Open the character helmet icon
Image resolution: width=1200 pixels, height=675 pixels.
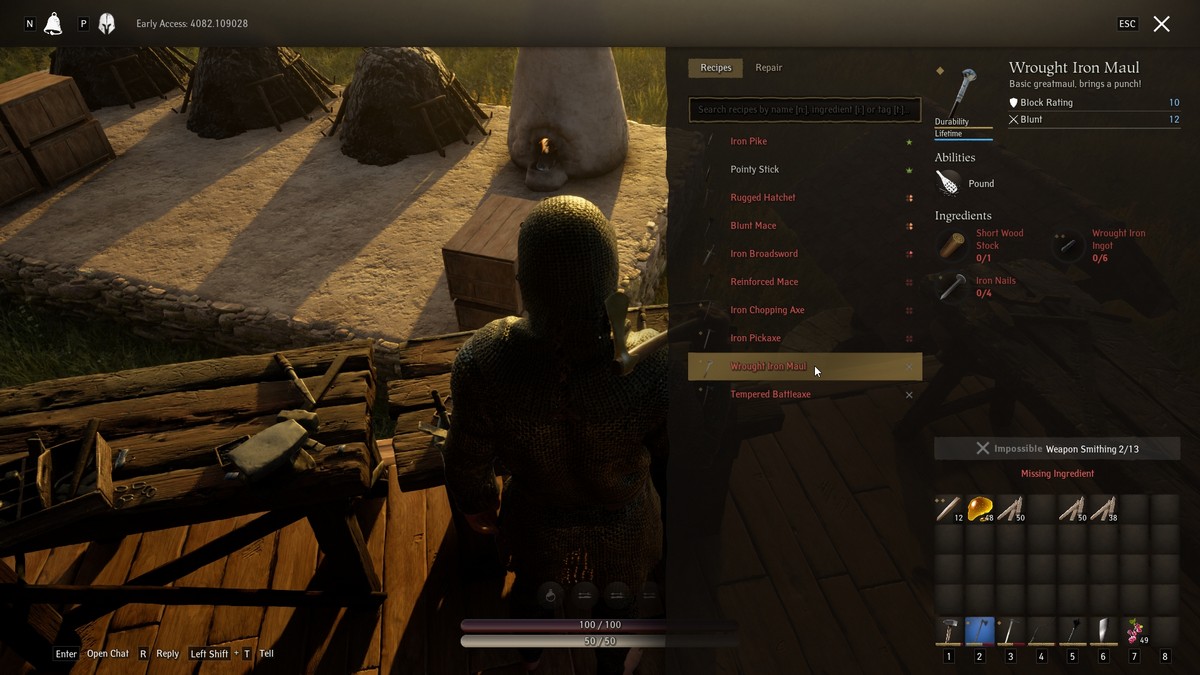[x=106, y=24]
